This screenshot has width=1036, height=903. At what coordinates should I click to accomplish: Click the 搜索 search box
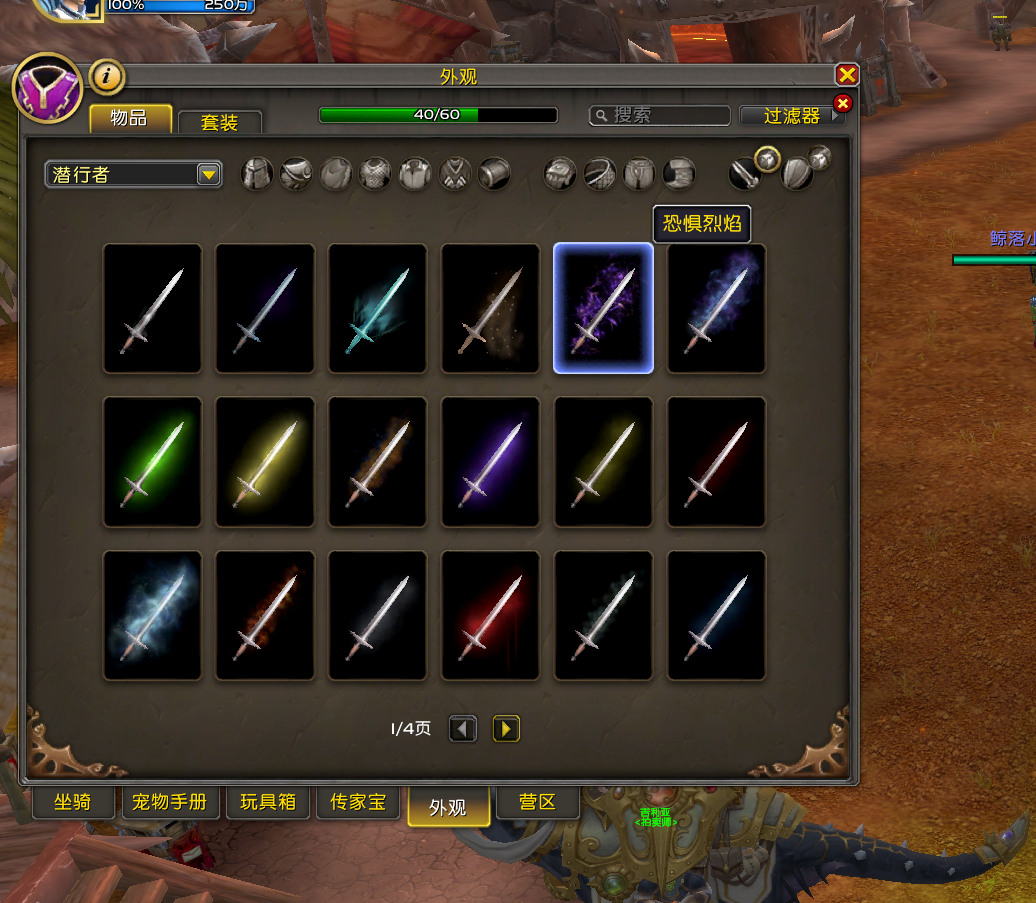click(x=660, y=116)
